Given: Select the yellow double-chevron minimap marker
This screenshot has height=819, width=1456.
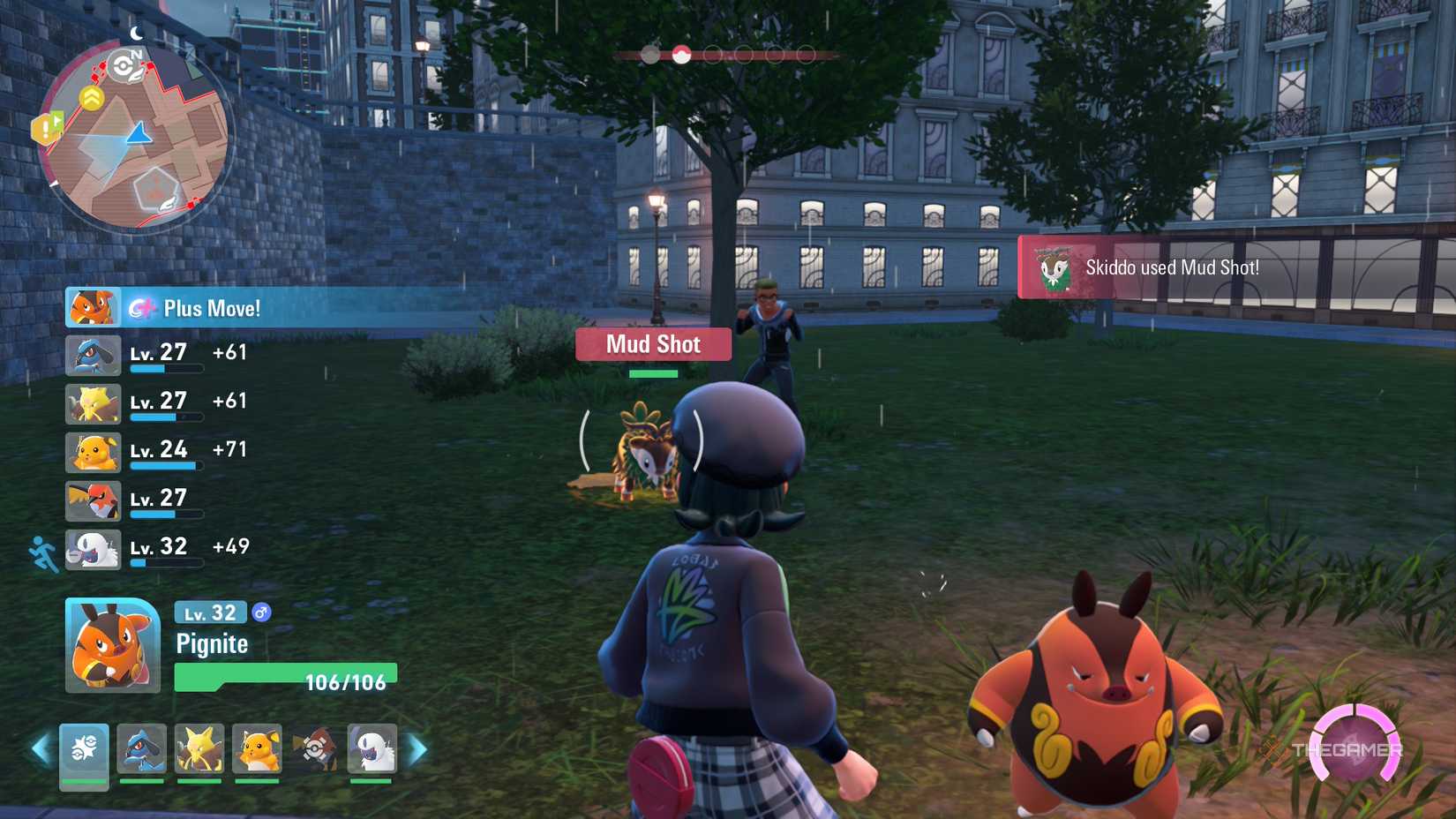Looking at the screenshot, I should point(92,97).
